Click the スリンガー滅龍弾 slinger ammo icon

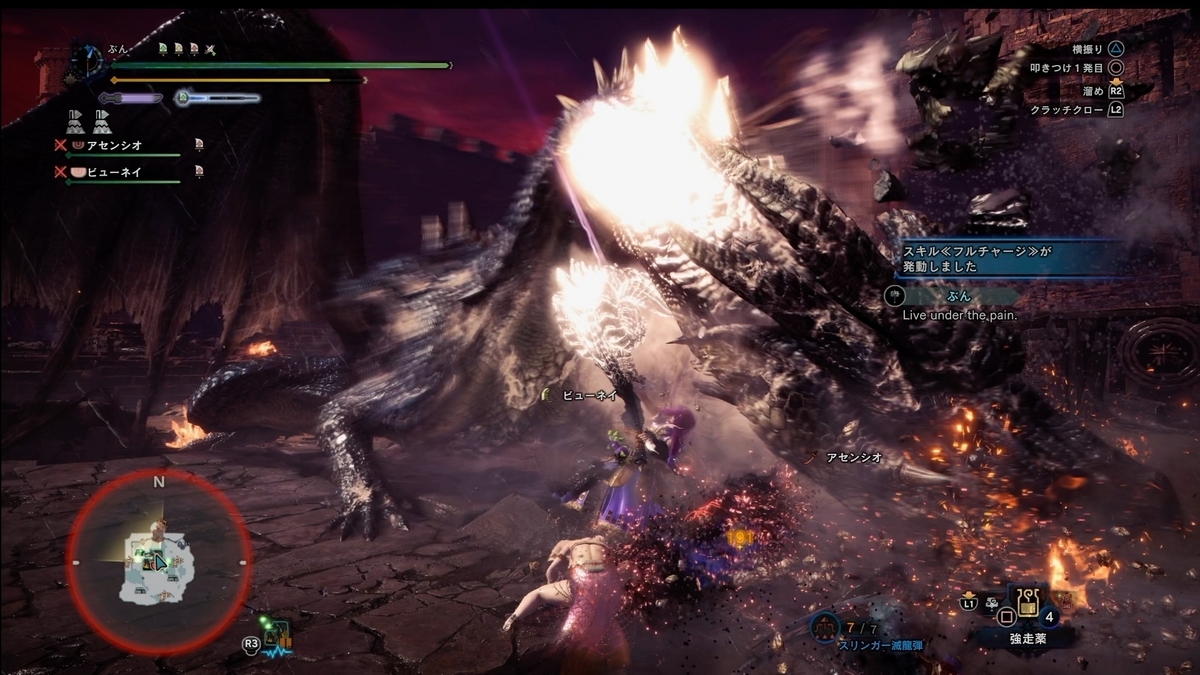824,627
